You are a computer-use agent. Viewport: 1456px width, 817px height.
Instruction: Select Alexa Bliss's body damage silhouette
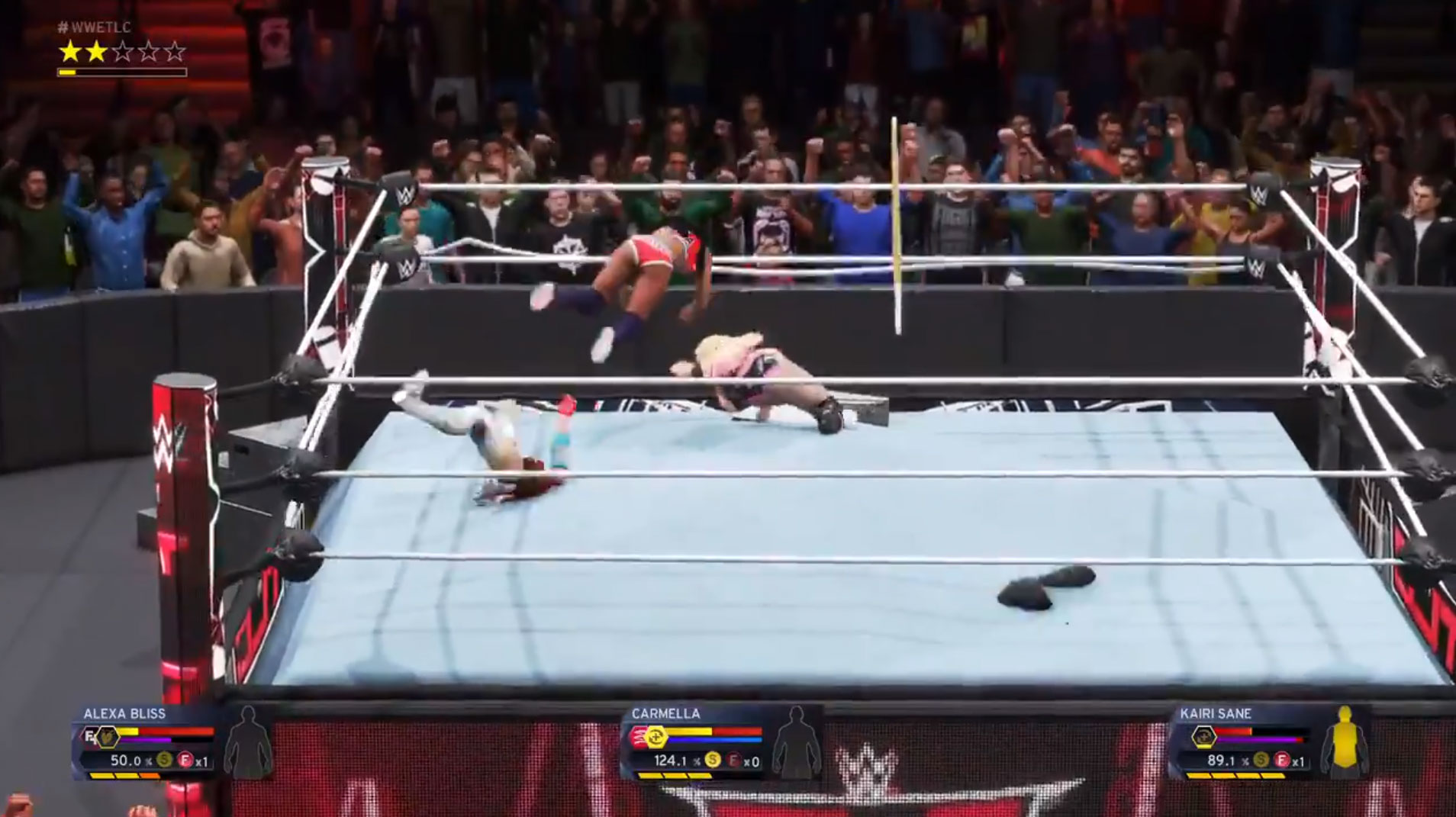(252, 741)
